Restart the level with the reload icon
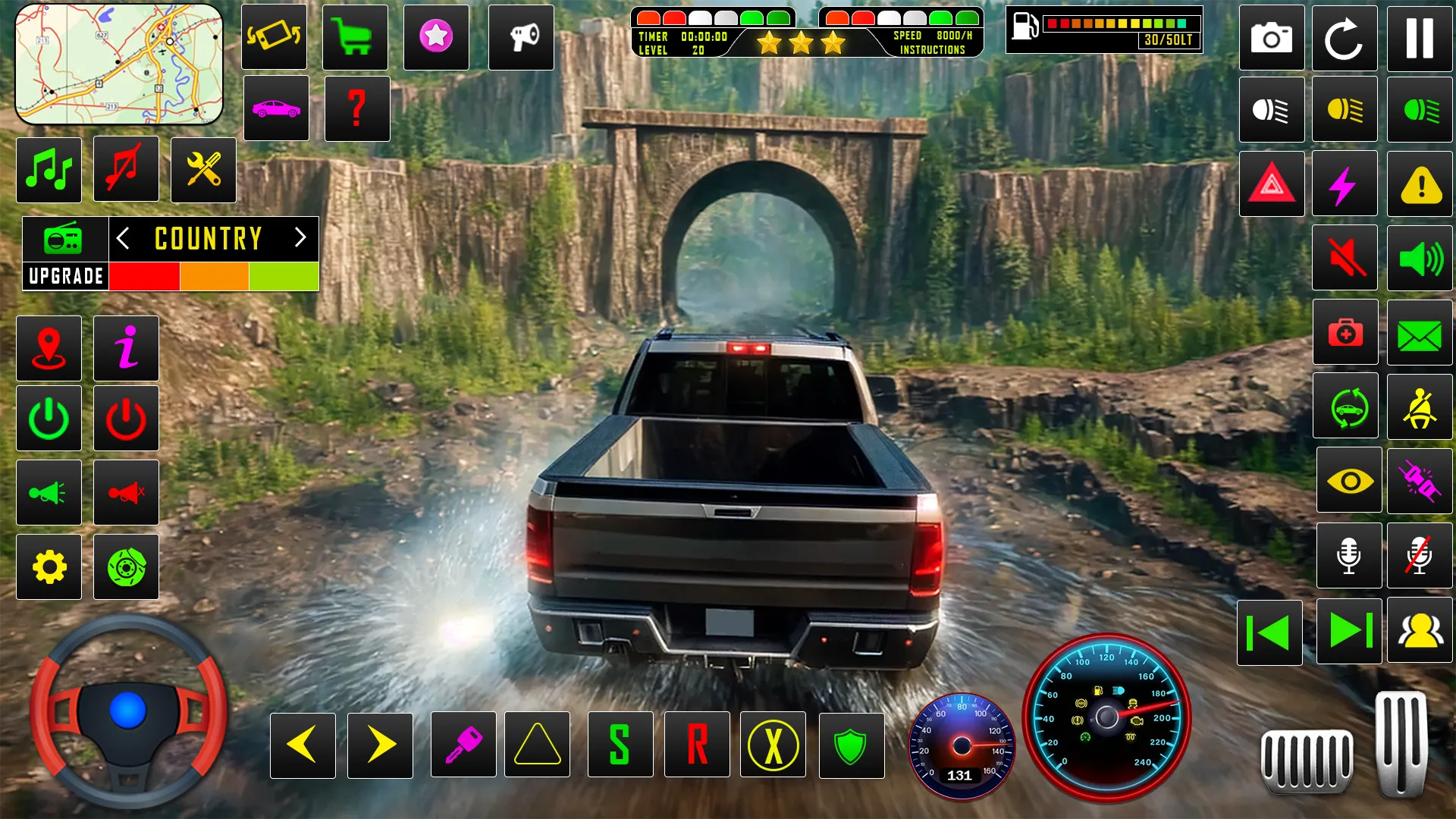 pyautogui.click(x=1346, y=38)
